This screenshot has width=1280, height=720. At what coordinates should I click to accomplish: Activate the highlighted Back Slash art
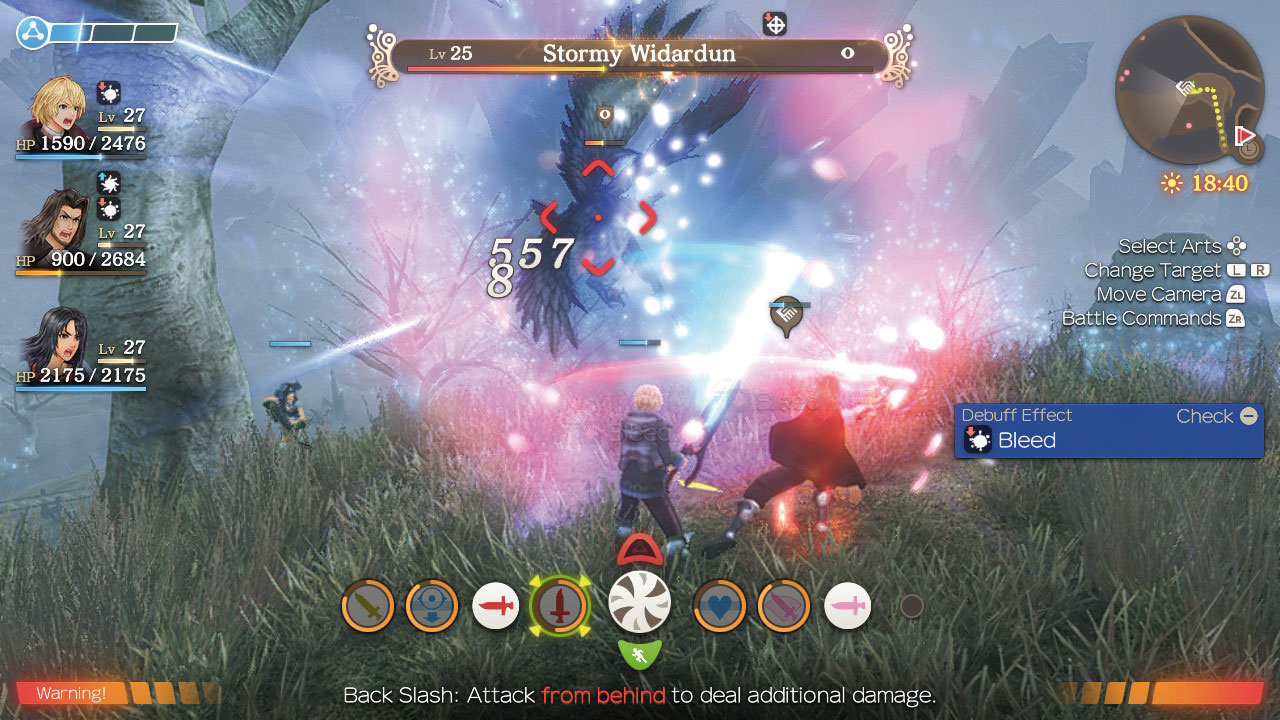(x=559, y=605)
